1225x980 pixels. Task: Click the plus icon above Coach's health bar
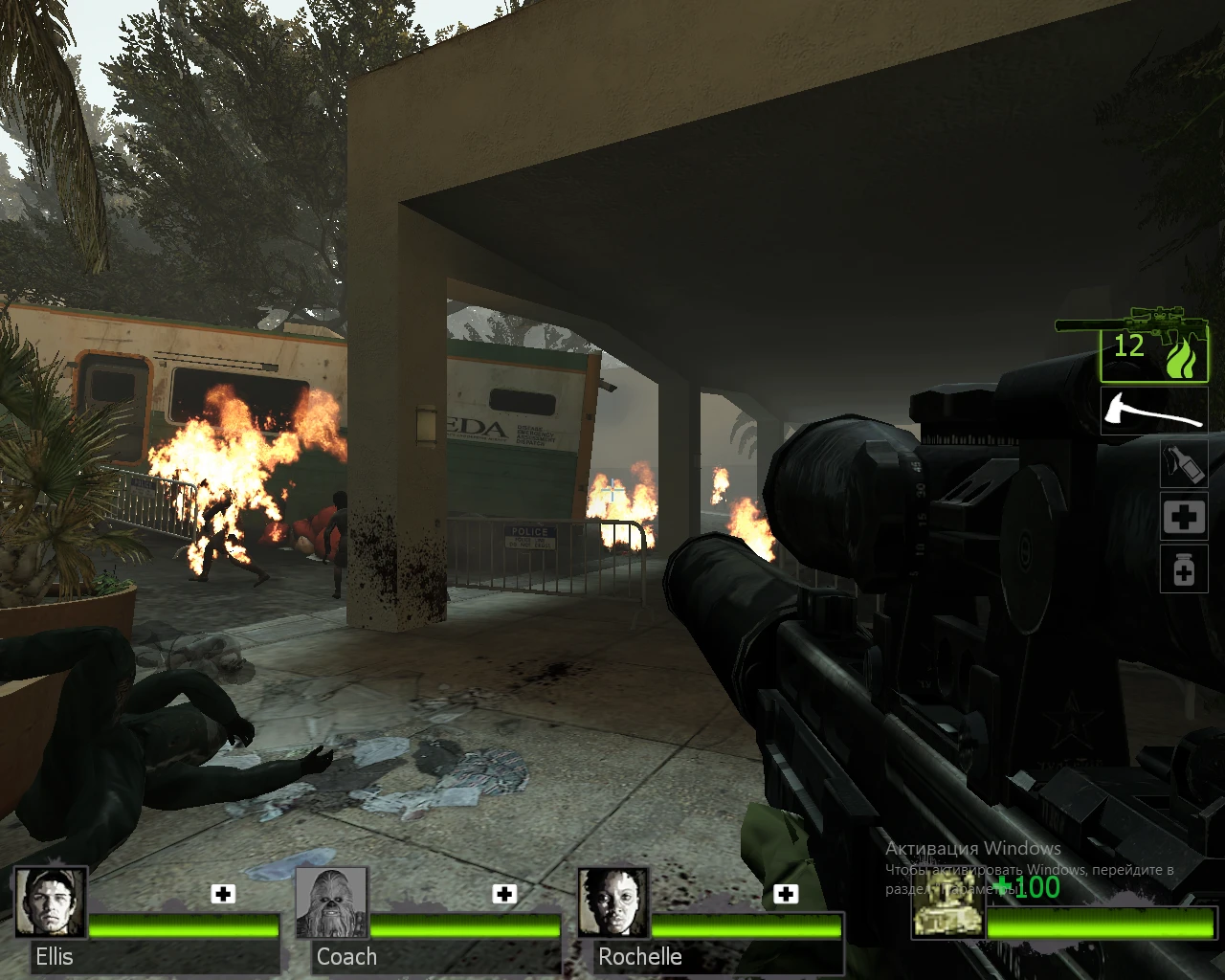[503, 893]
